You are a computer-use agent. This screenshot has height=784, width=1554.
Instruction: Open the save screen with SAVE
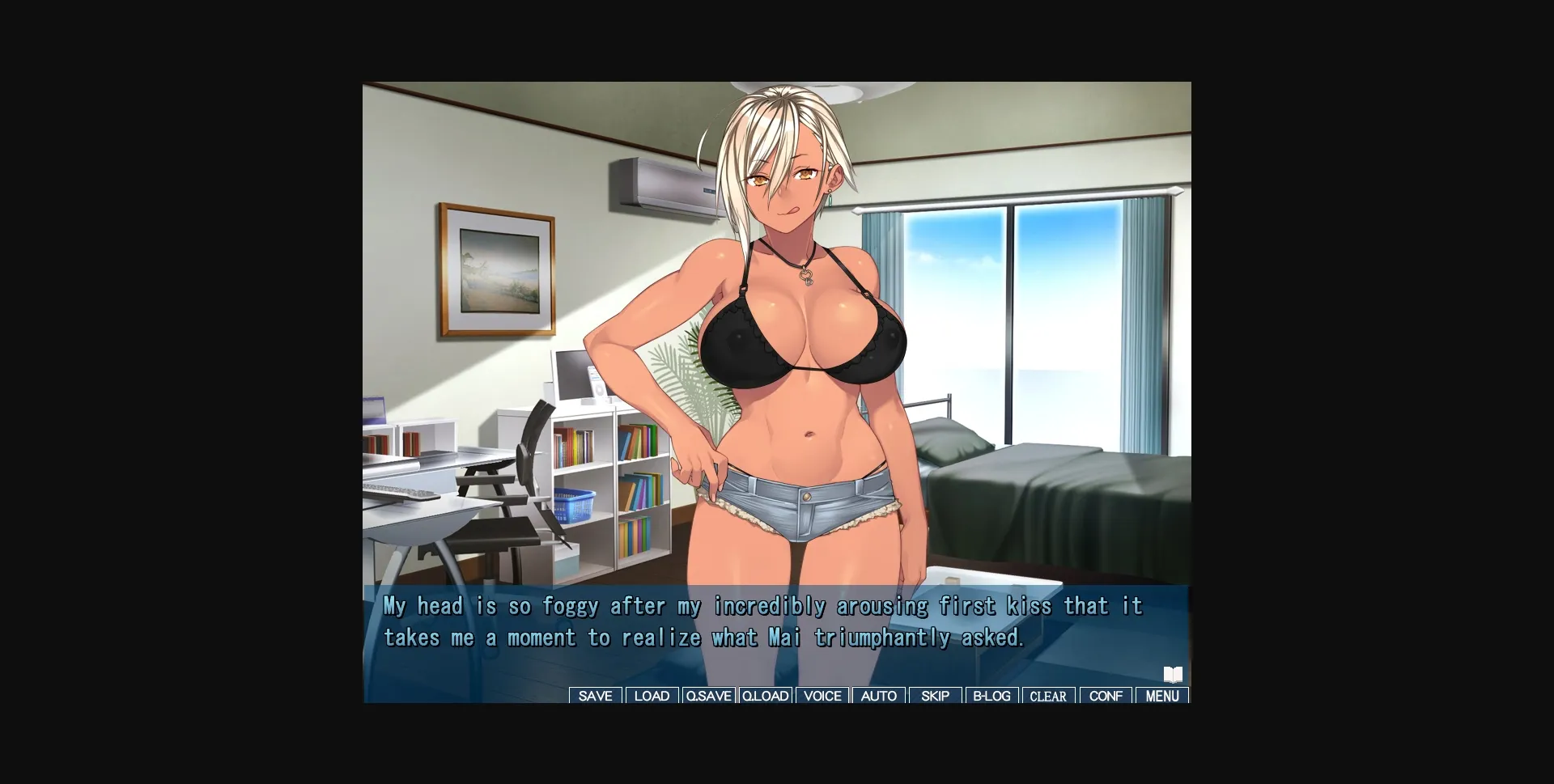pos(595,696)
